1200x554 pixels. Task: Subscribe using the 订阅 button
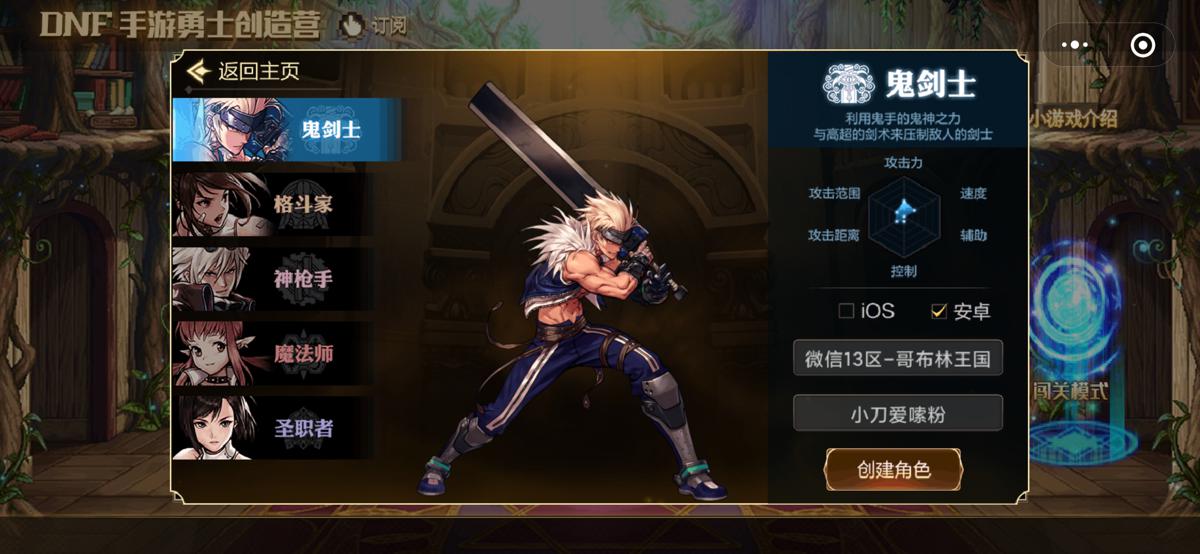click(x=374, y=26)
